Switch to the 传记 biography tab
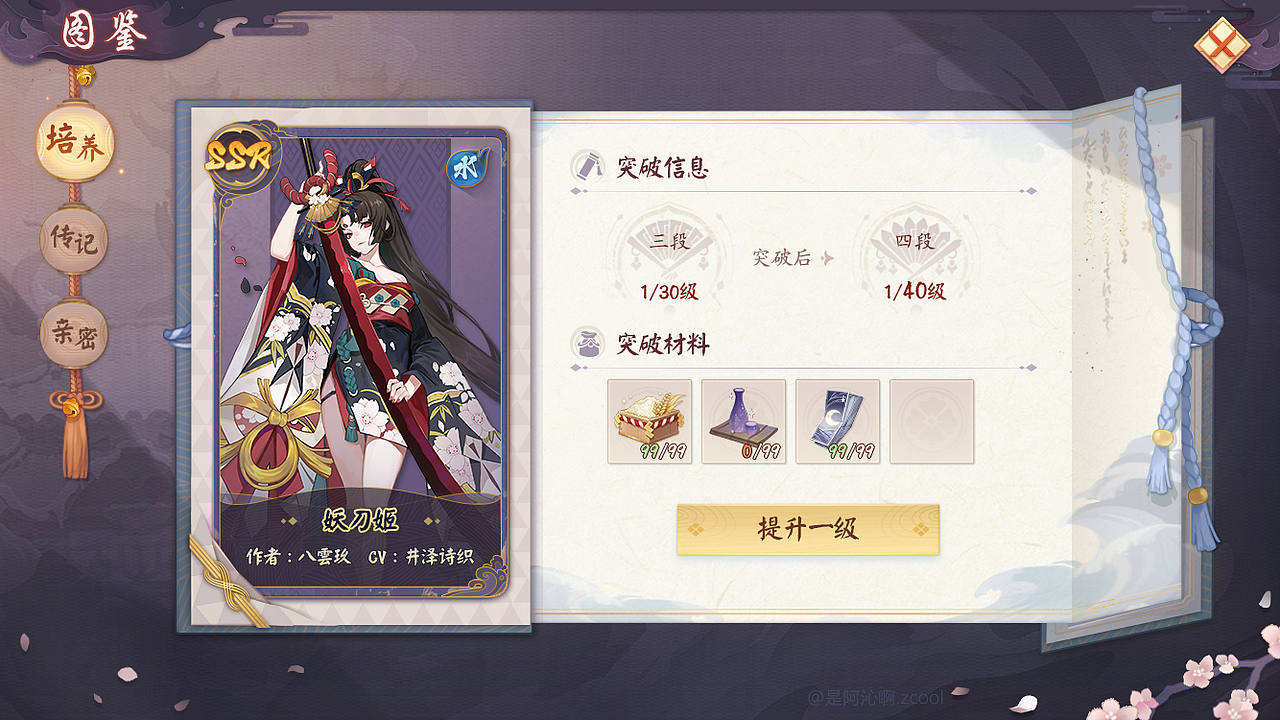 [73, 239]
